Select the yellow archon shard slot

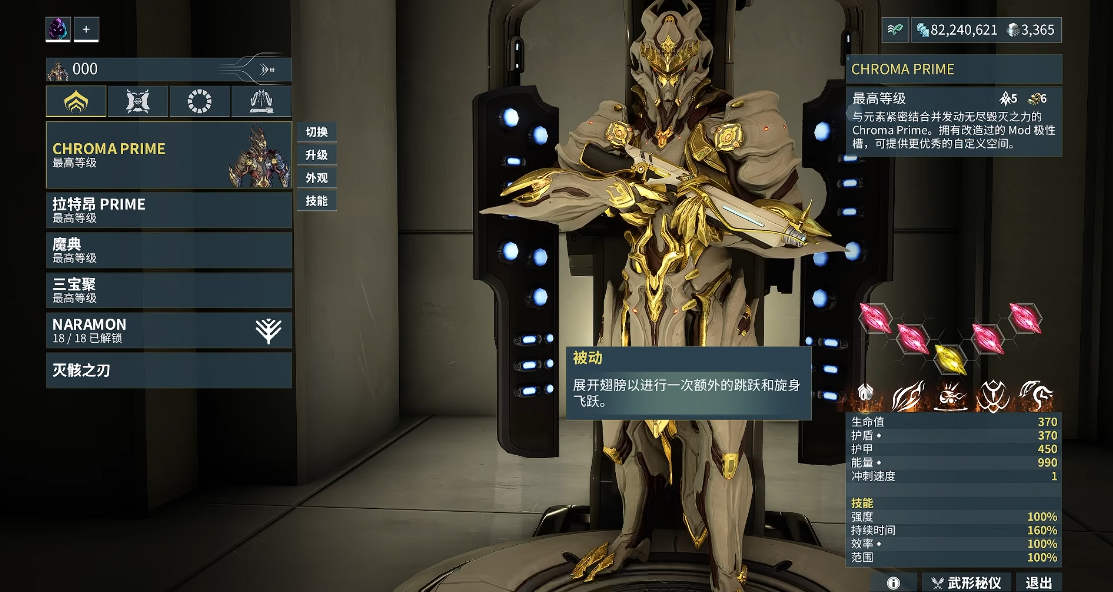click(x=949, y=357)
